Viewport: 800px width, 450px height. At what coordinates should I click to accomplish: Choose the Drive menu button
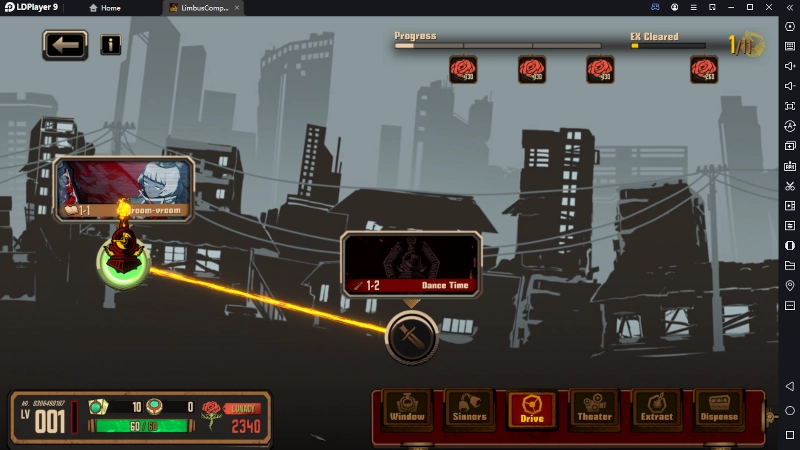(x=532, y=410)
